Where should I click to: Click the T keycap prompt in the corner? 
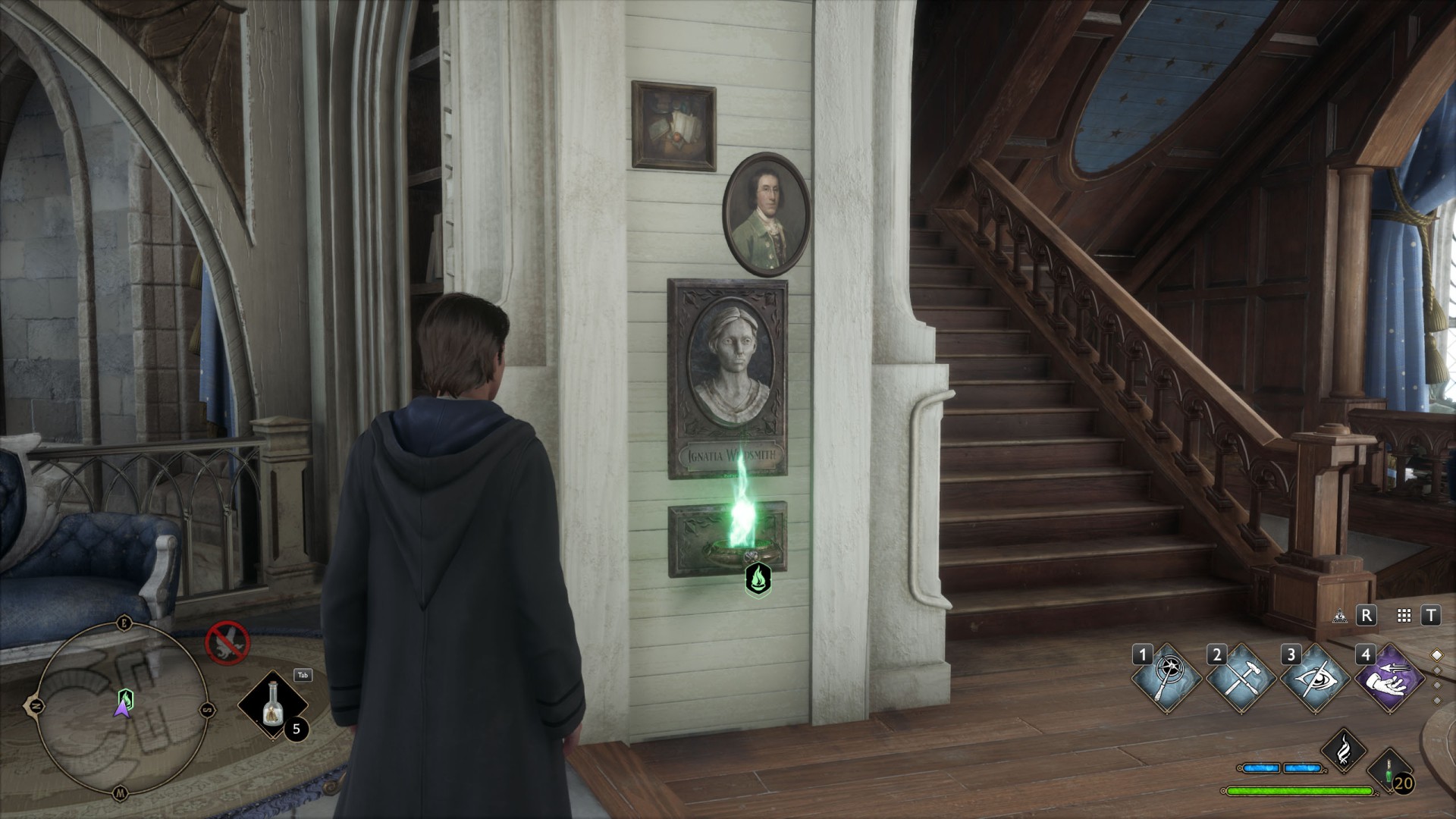[1430, 617]
